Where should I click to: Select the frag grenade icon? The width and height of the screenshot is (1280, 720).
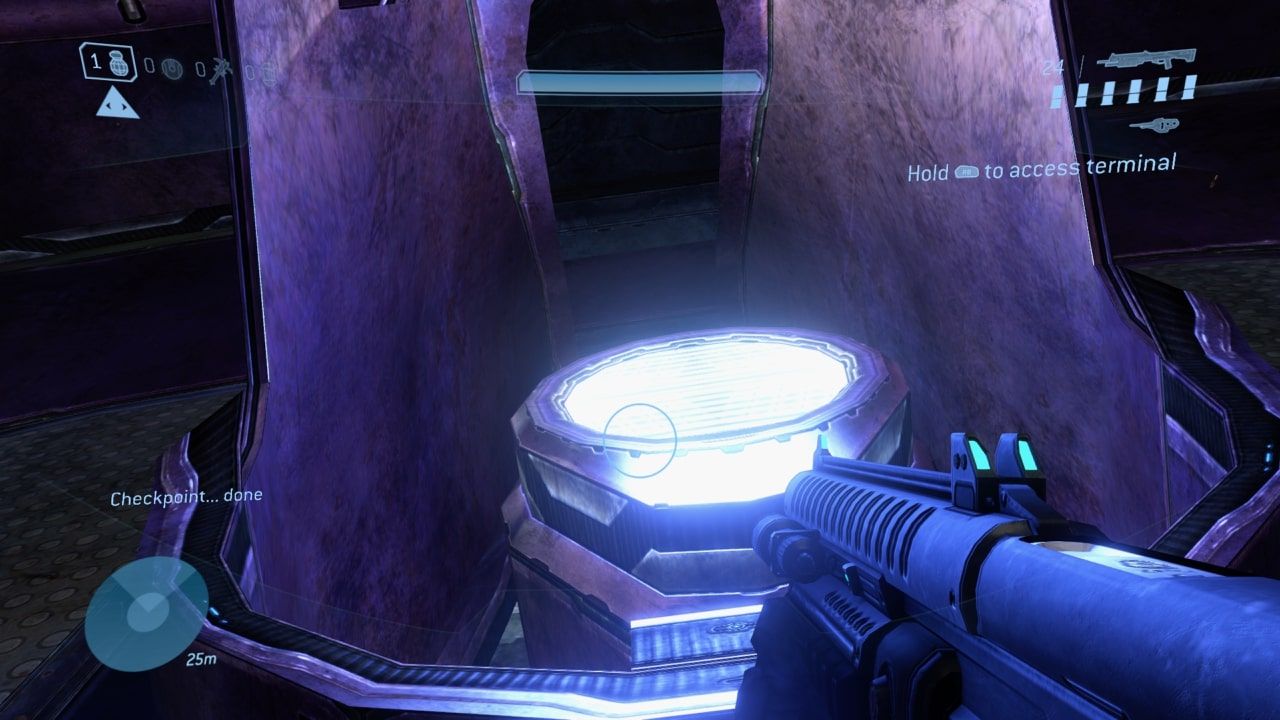[x=117, y=66]
